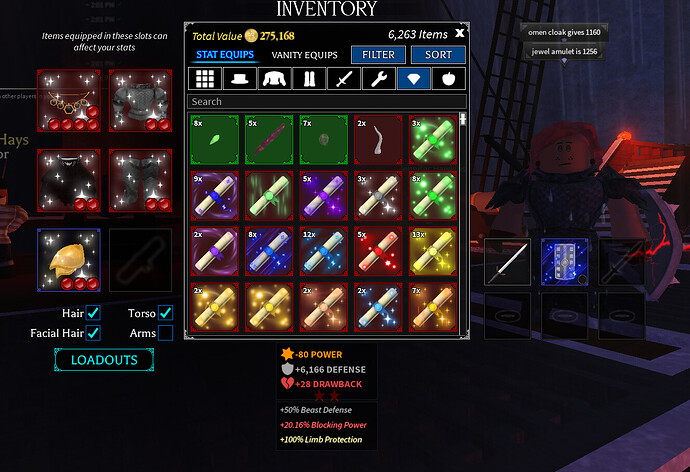Choose the apple food category filter
Image resolution: width=690 pixels, height=472 pixels.
[449, 79]
